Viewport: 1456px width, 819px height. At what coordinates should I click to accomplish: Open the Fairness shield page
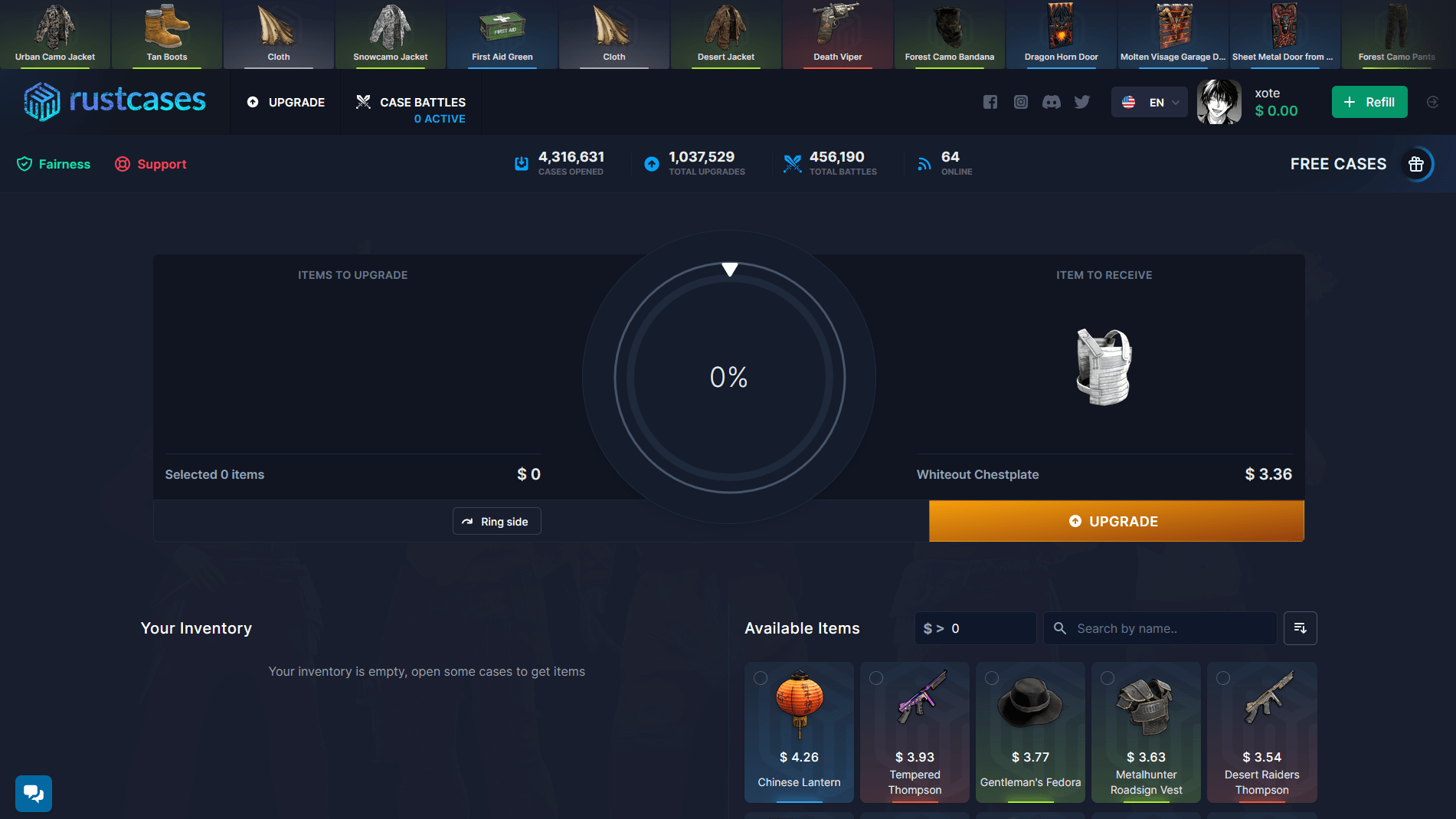click(x=52, y=163)
